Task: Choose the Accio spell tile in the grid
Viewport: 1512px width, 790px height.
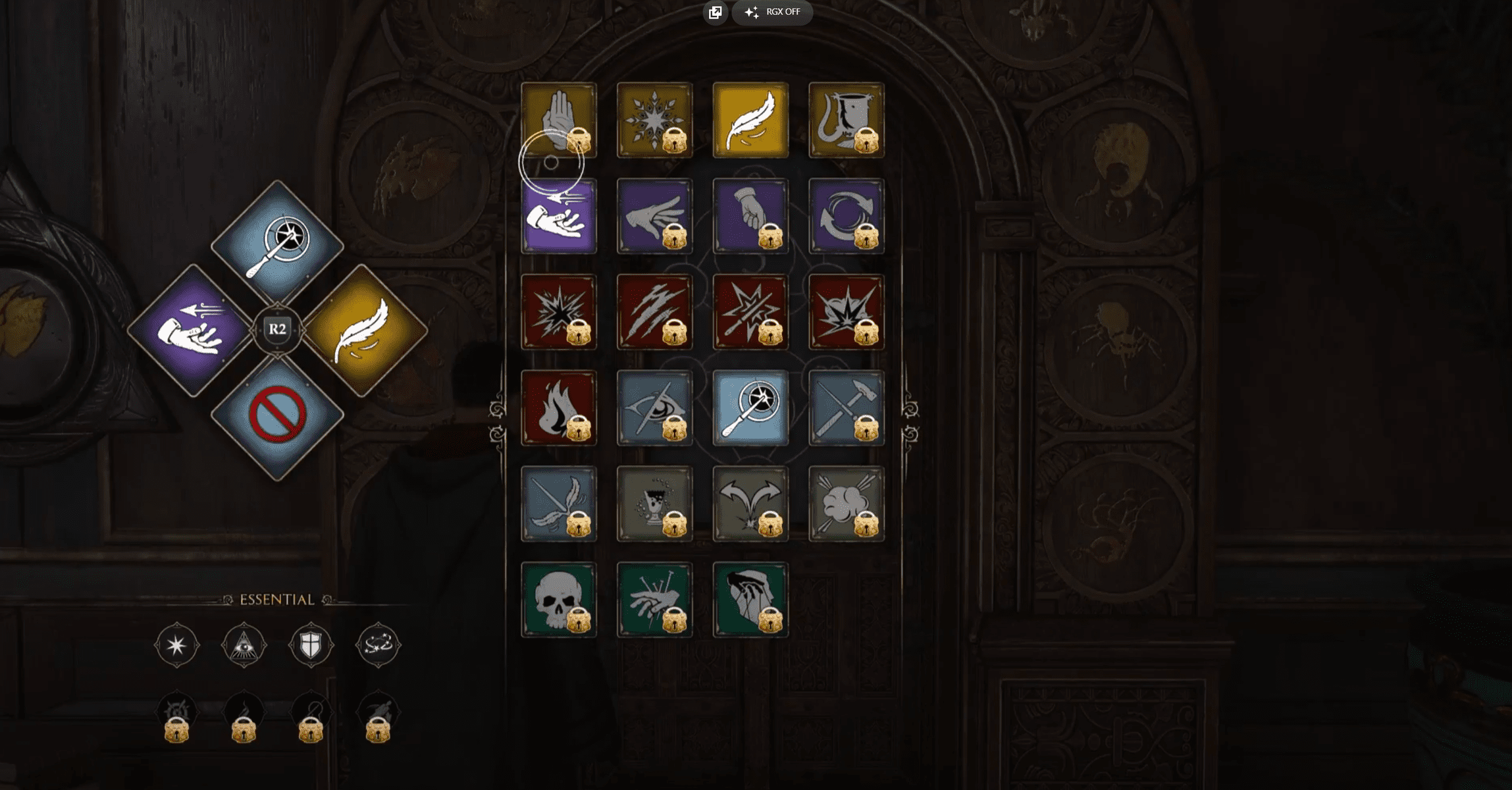Action: (559, 216)
